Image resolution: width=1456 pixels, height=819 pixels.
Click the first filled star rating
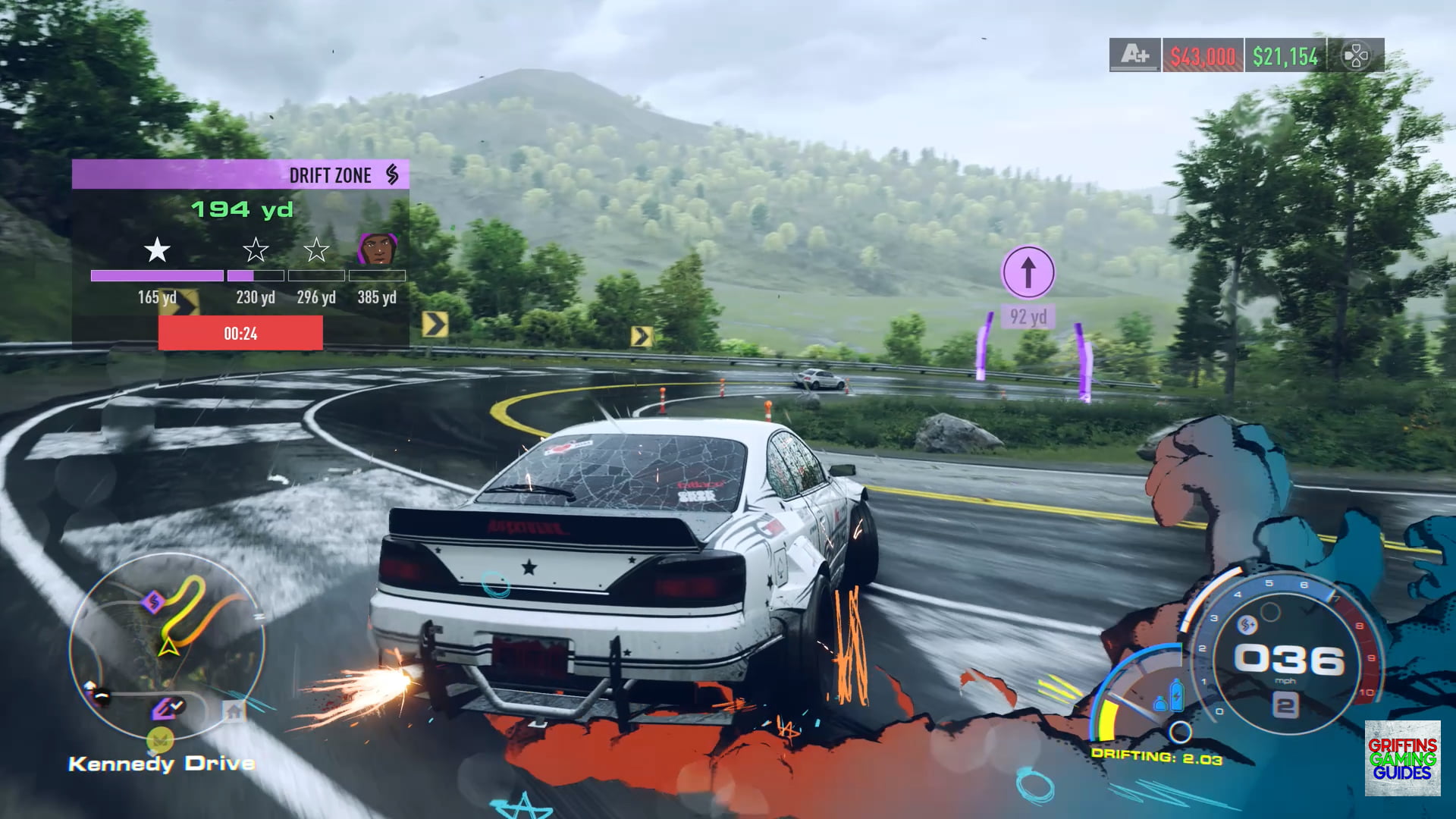pyautogui.click(x=157, y=249)
